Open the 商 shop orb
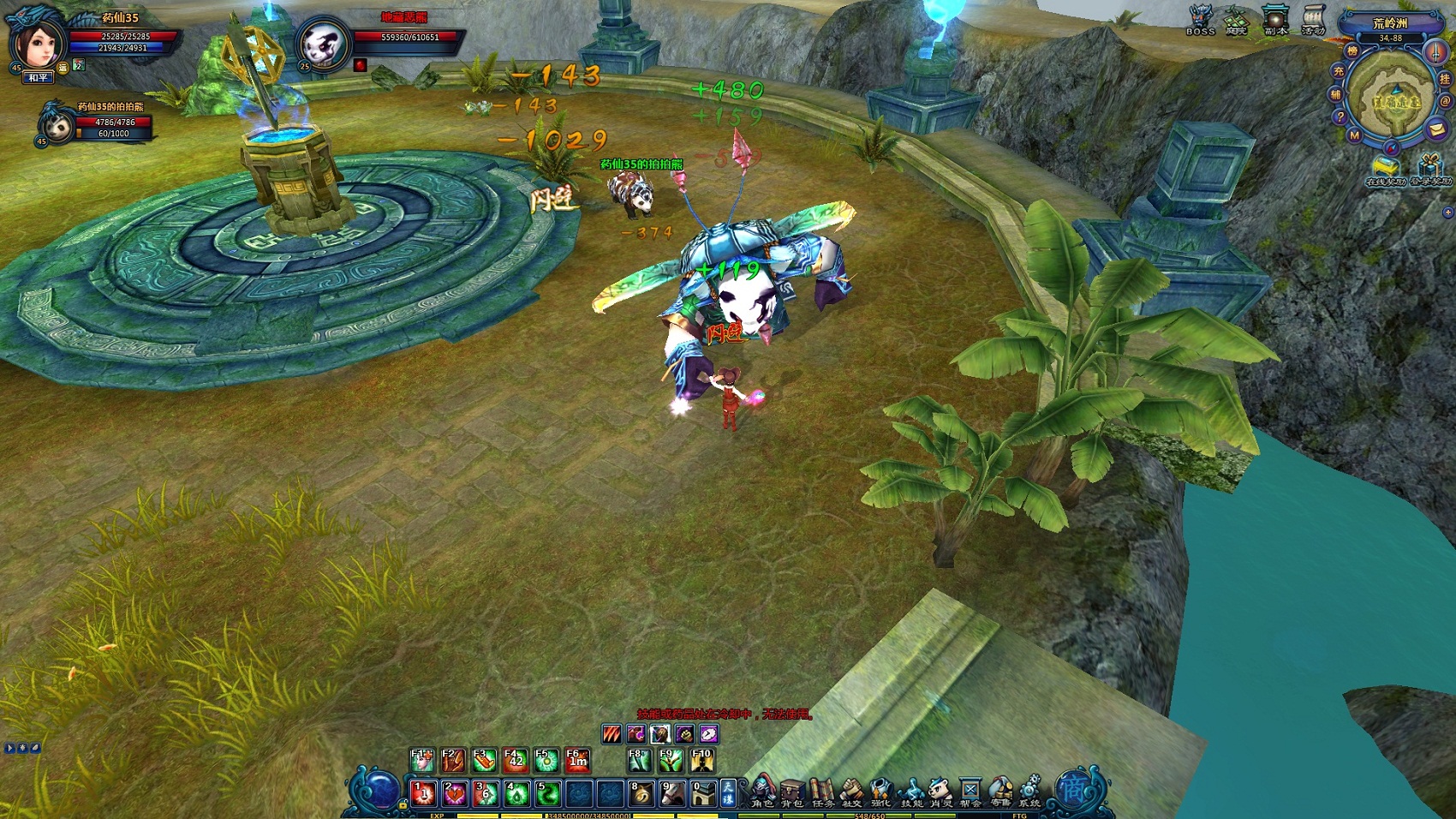Viewport: 1456px width, 819px height. (1072, 788)
